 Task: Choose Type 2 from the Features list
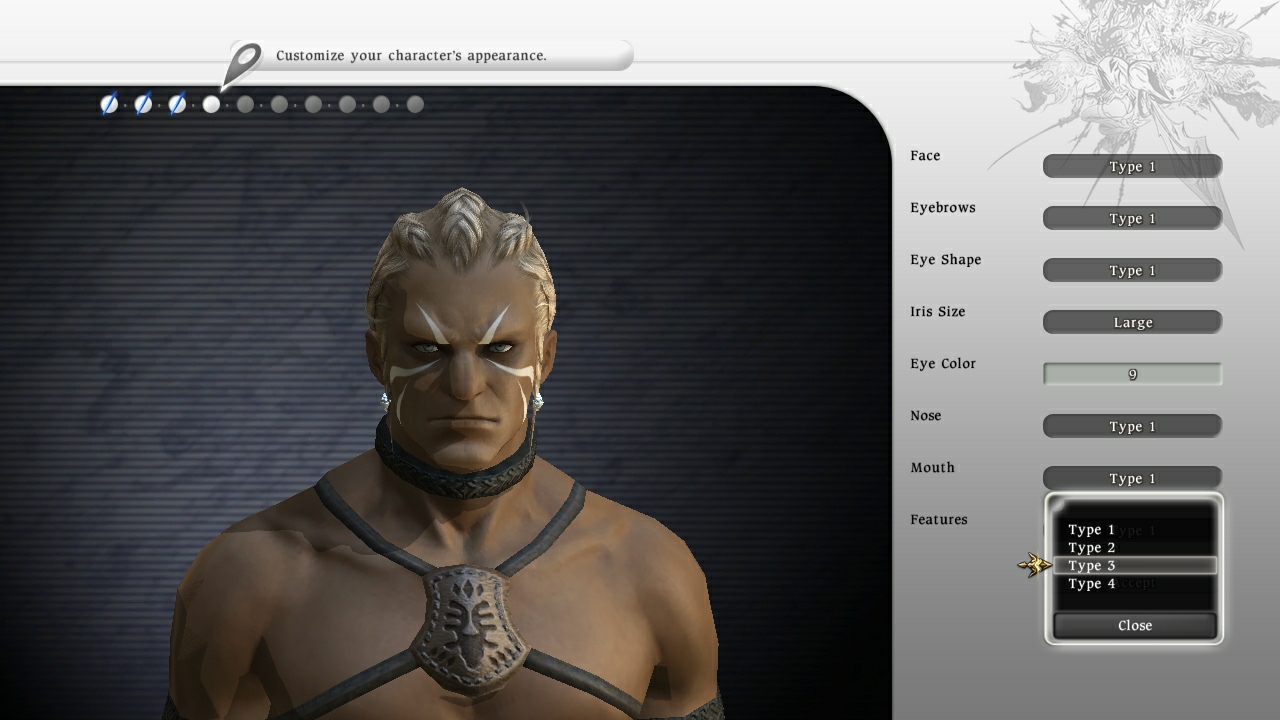(x=1092, y=547)
